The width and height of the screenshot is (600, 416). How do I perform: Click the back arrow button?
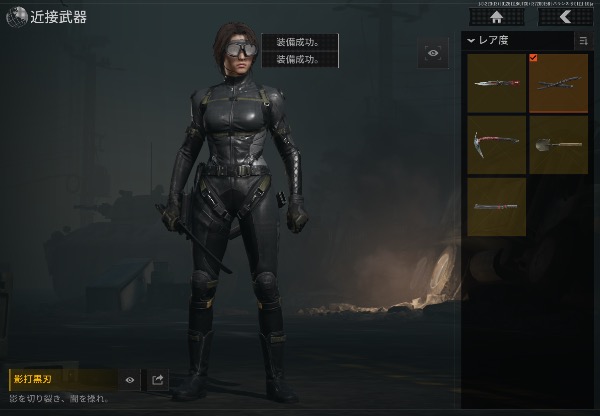(x=565, y=17)
